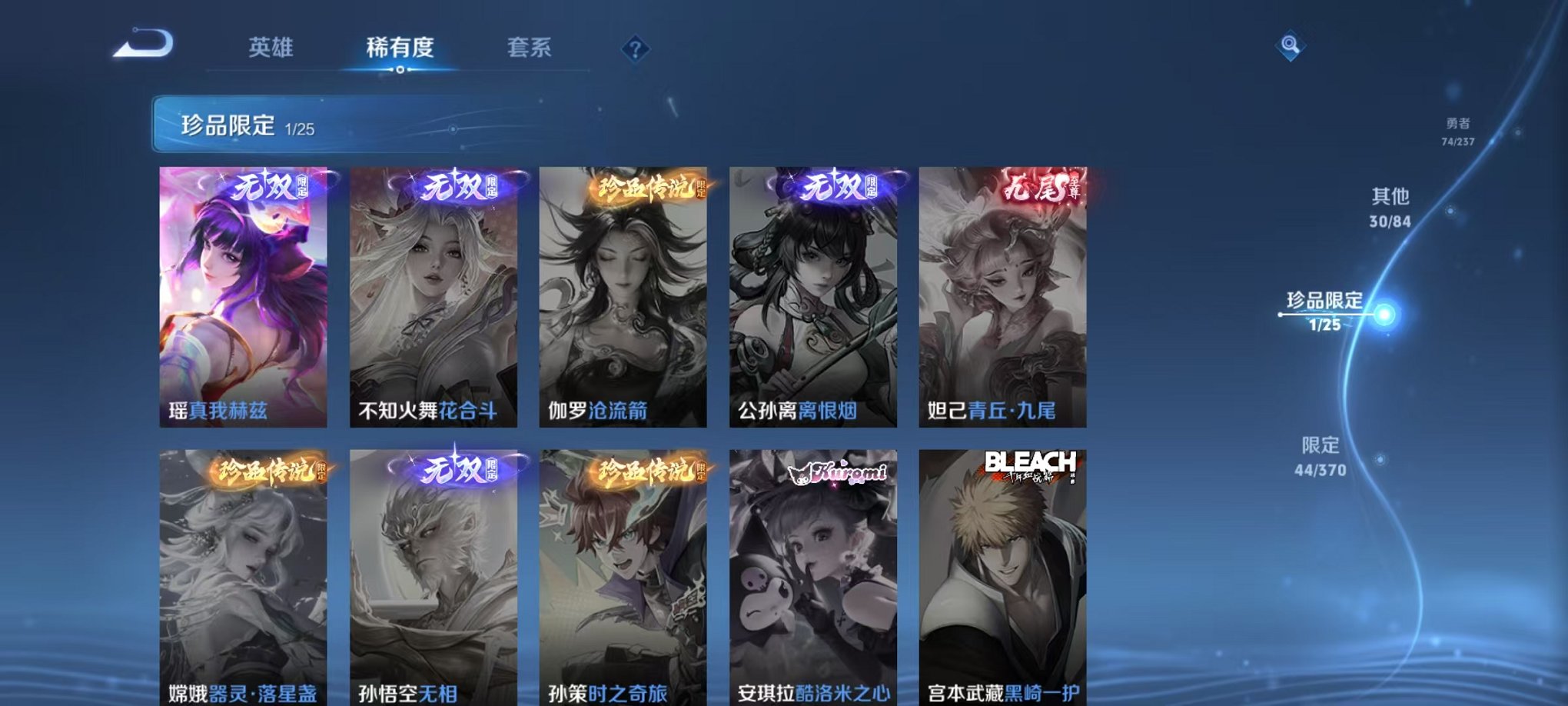Click the back arrow in the top-left corner

pos(142,44)
